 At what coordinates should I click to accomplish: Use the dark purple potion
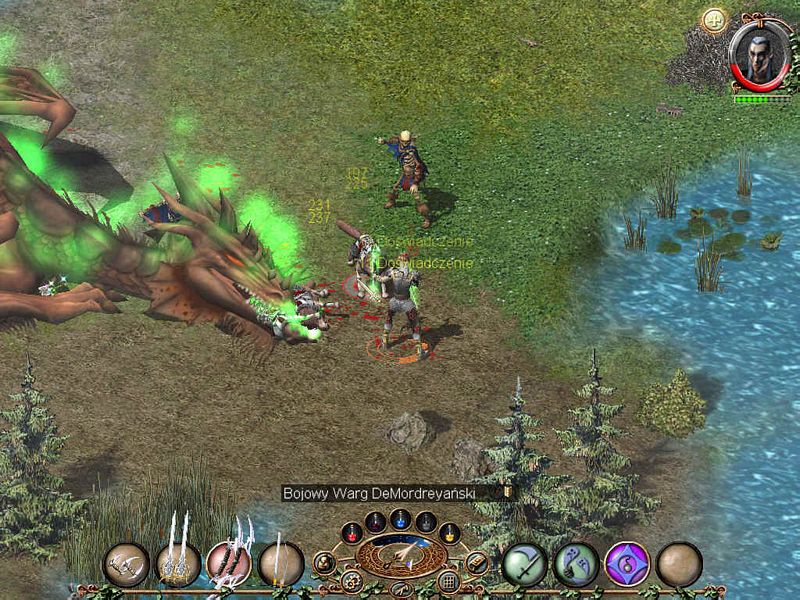[x=375, y=521]
